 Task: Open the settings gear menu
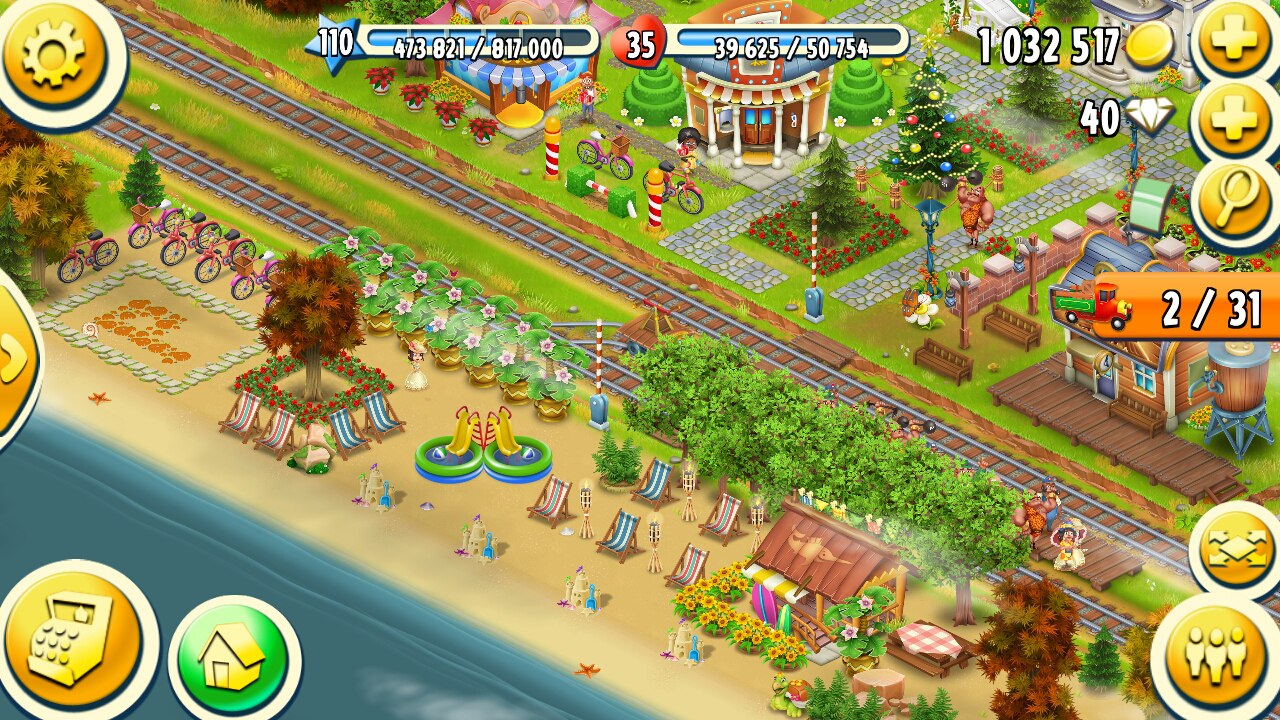coord(54,52)
